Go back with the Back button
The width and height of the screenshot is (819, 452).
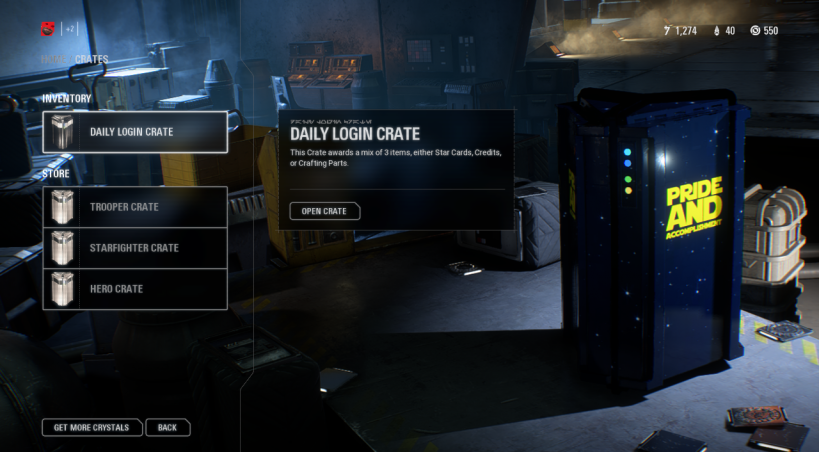coord(167,428)
